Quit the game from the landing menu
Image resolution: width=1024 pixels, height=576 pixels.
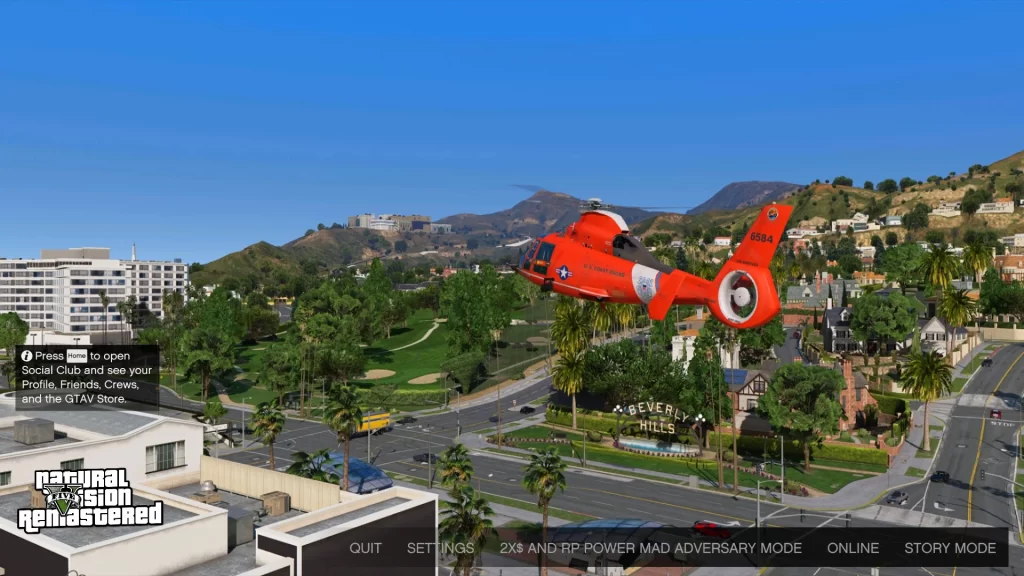click(x=365, y=548)
